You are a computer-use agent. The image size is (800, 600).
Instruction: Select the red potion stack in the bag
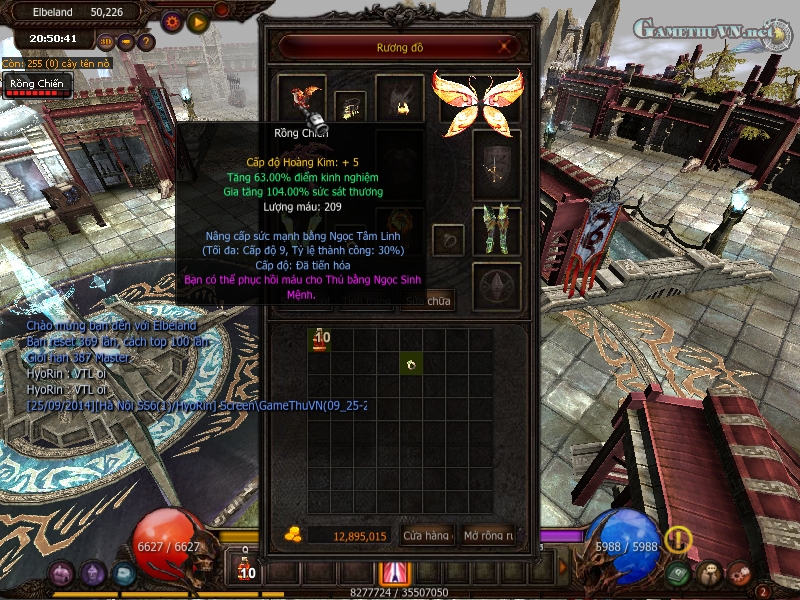[320, 340]
